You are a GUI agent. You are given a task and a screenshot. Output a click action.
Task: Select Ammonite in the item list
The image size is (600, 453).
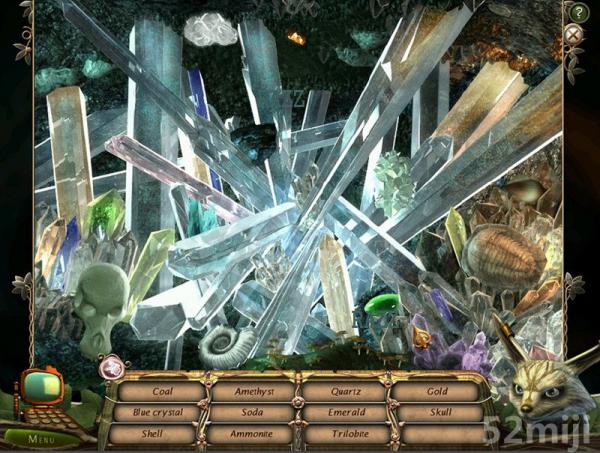[x=250, y=434]
